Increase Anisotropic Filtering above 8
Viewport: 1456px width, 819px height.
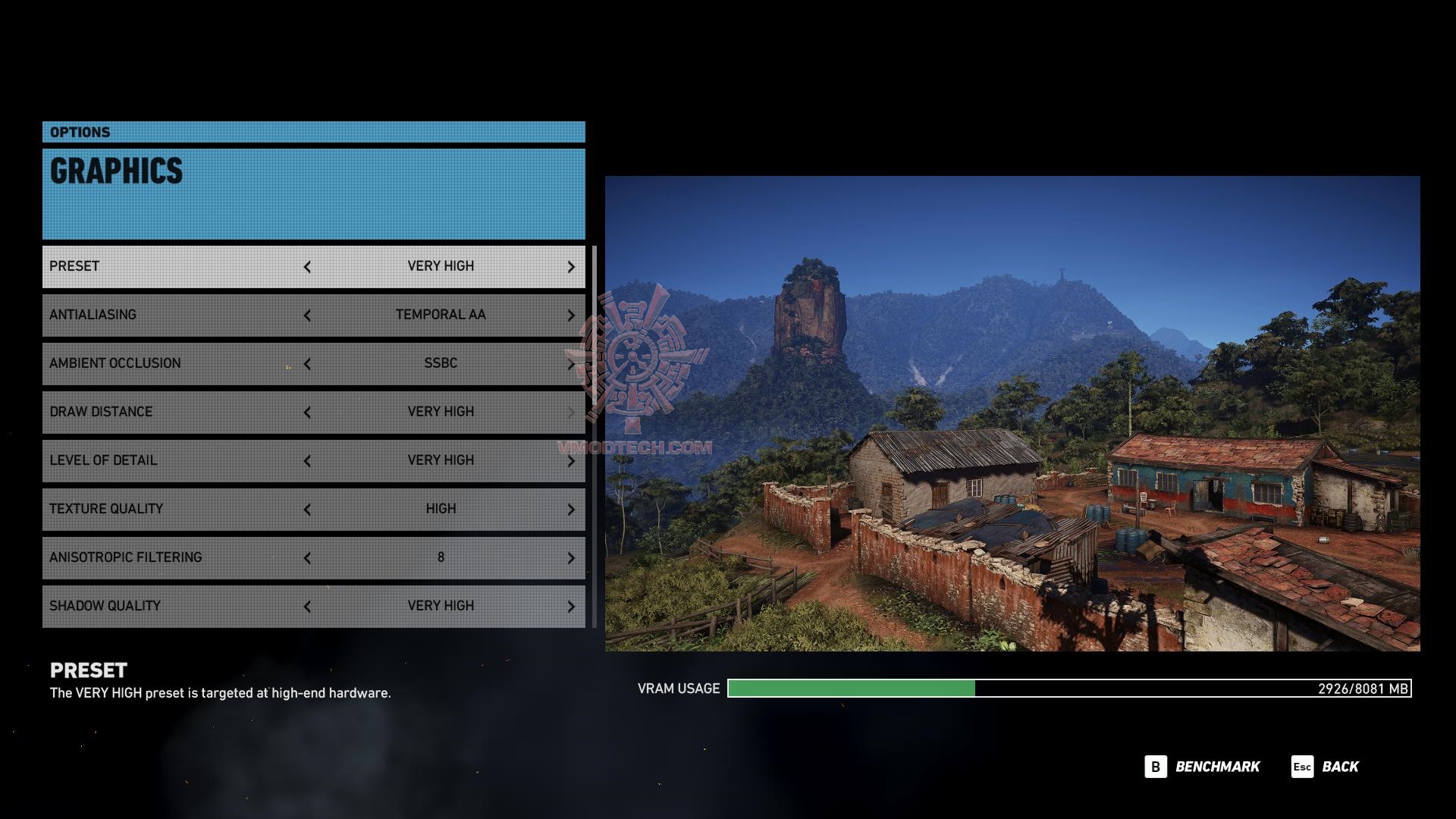pyautogui.click(x=571, y=558)
